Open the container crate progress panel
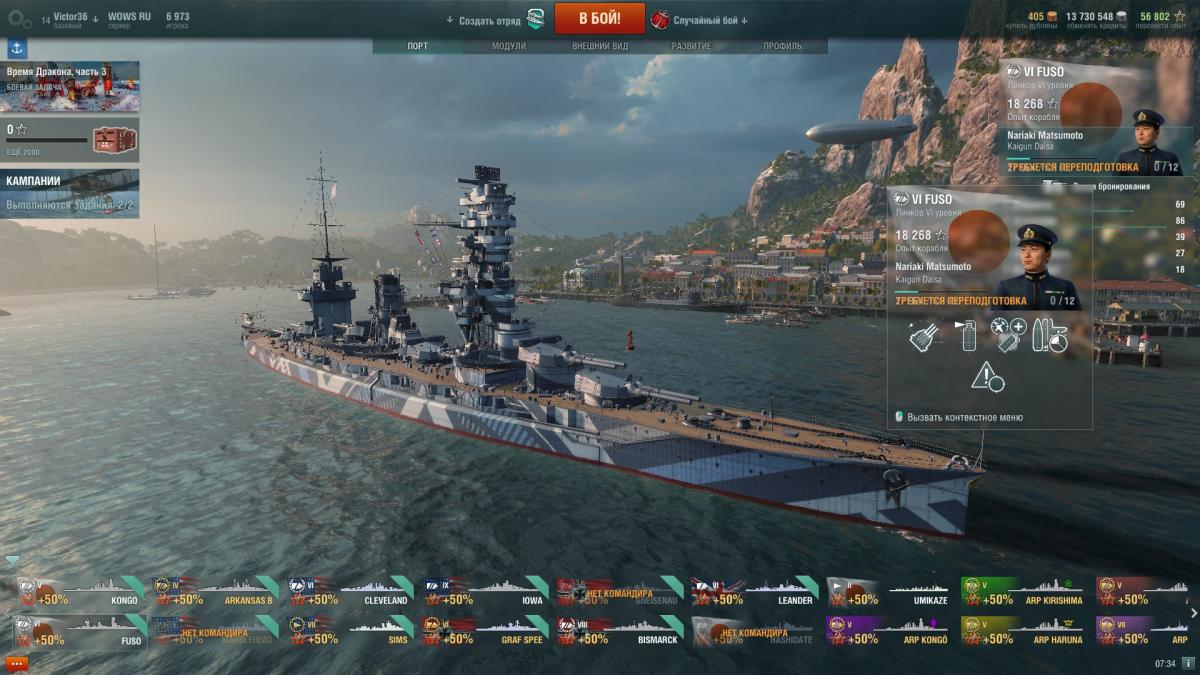Viewport: 1200px width, 675px height. click(x=70, y=138)
